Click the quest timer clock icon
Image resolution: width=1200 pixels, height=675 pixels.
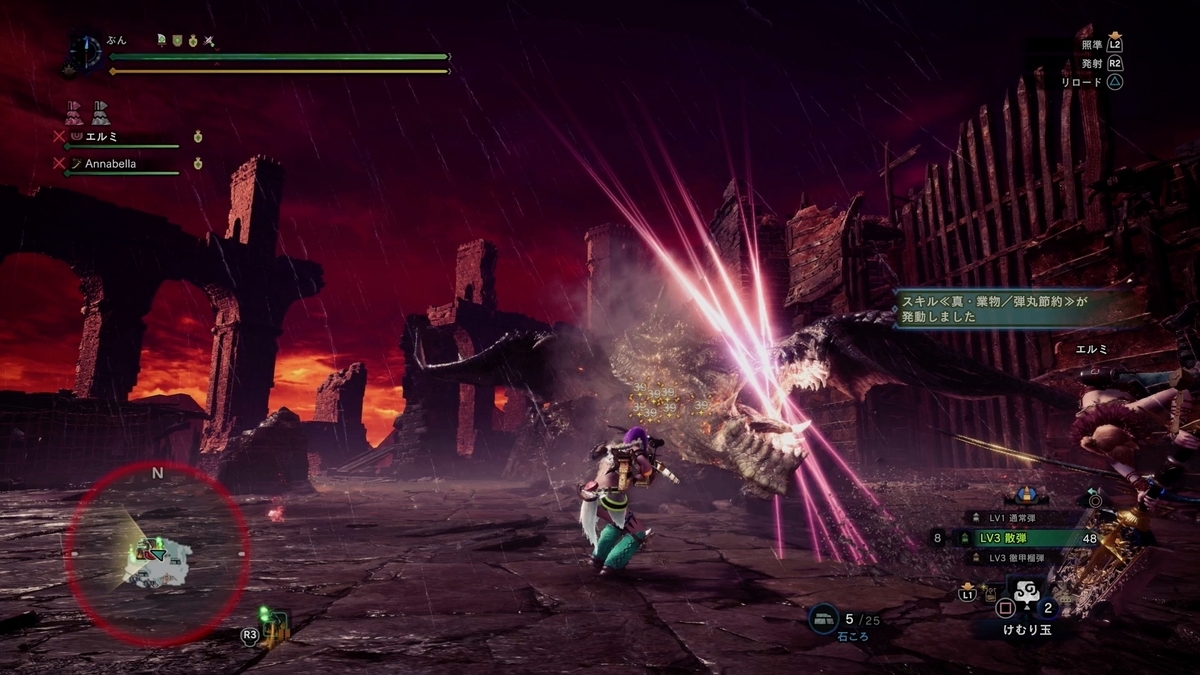pyautogui.click(x=86, y=52)
